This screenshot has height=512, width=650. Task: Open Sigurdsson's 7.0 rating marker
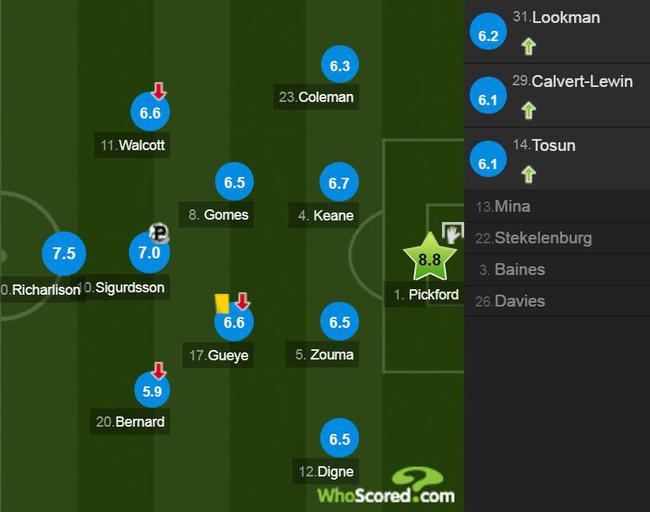(149, 252)
